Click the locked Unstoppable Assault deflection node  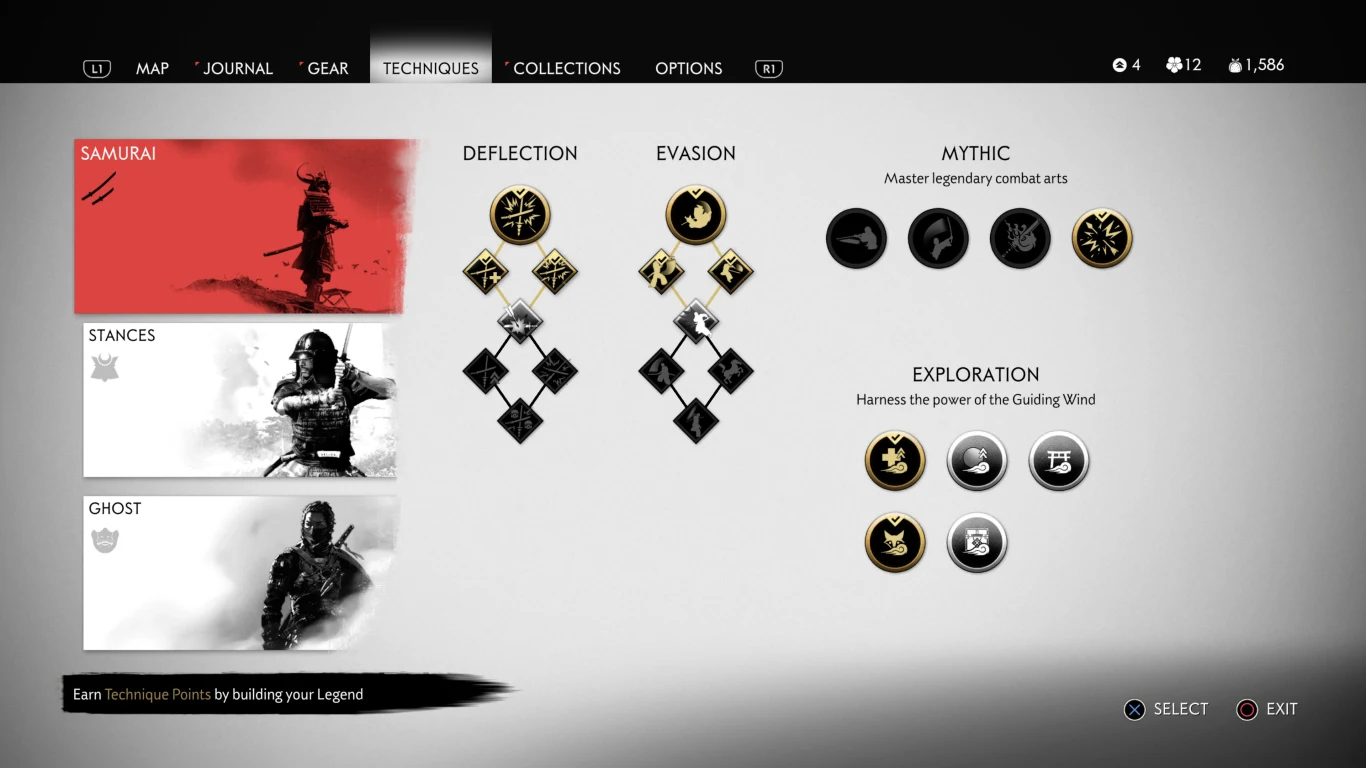tap(520, 318)
